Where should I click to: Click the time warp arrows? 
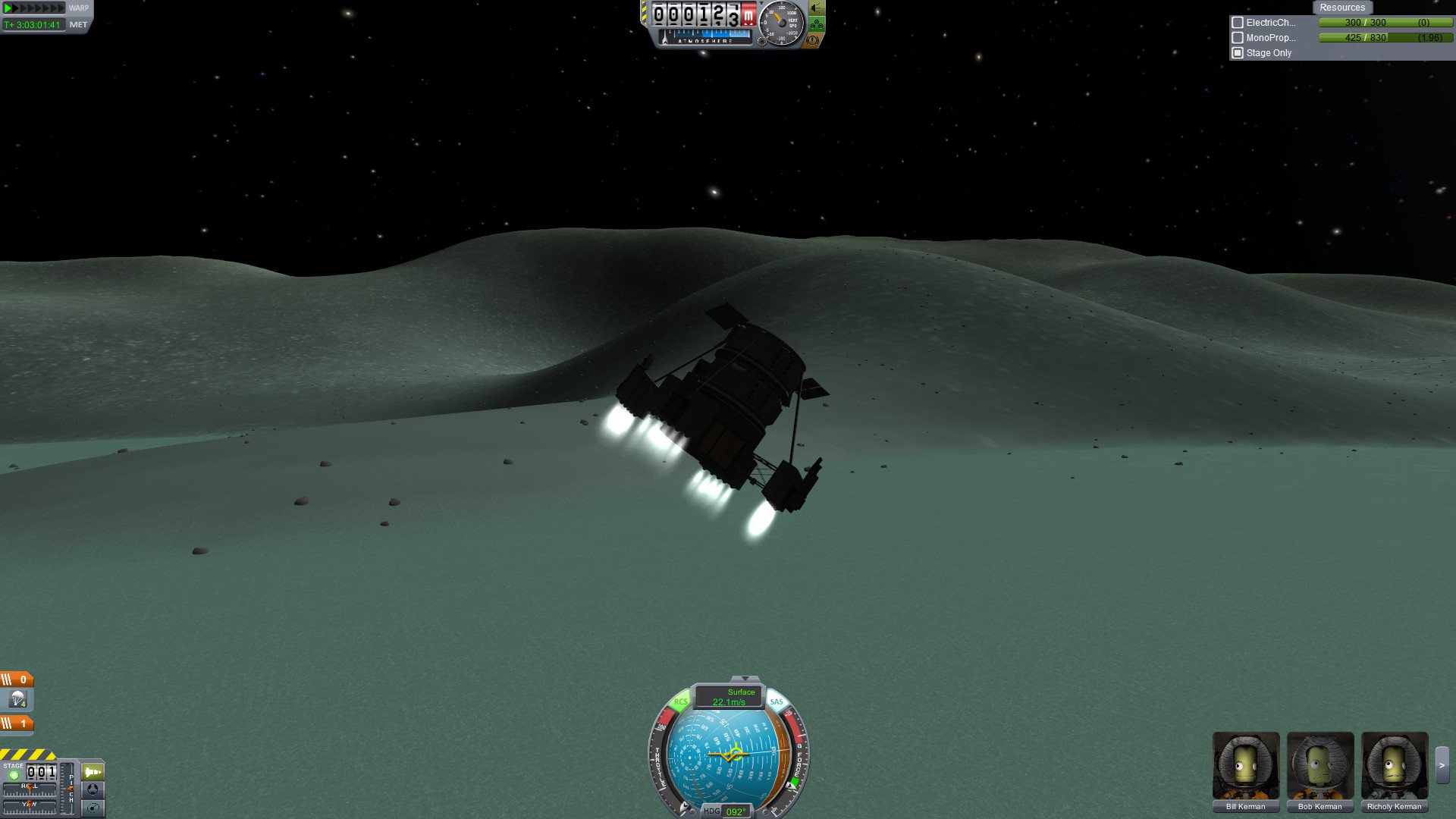[34, 8]
